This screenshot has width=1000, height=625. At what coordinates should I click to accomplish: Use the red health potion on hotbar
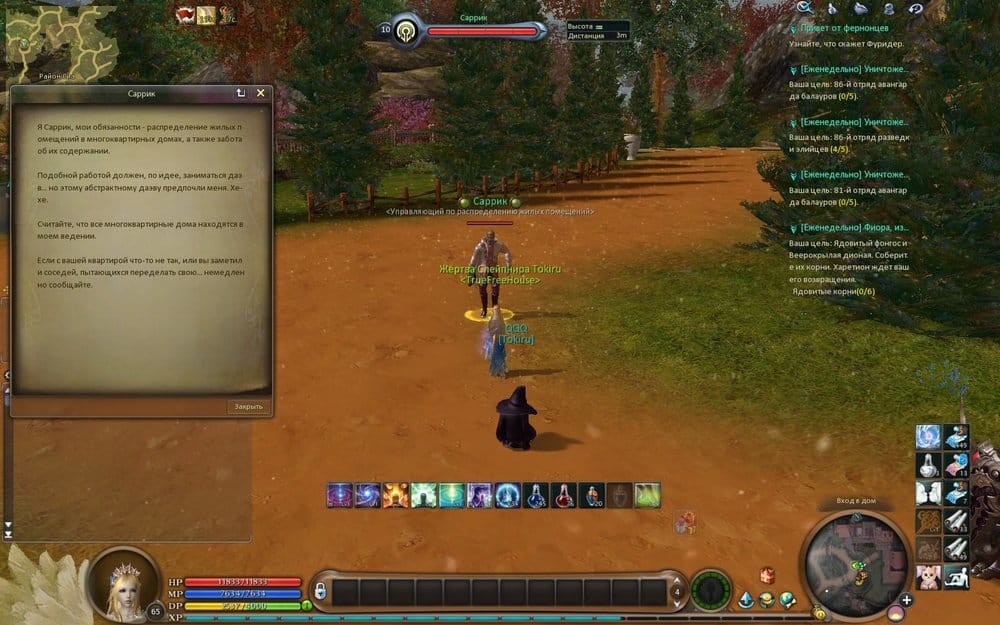pos(565,494)
